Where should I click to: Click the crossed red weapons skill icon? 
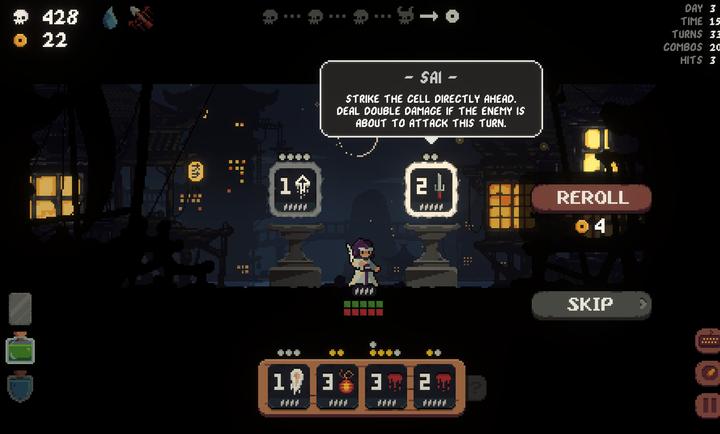click(x=141, y=17)
